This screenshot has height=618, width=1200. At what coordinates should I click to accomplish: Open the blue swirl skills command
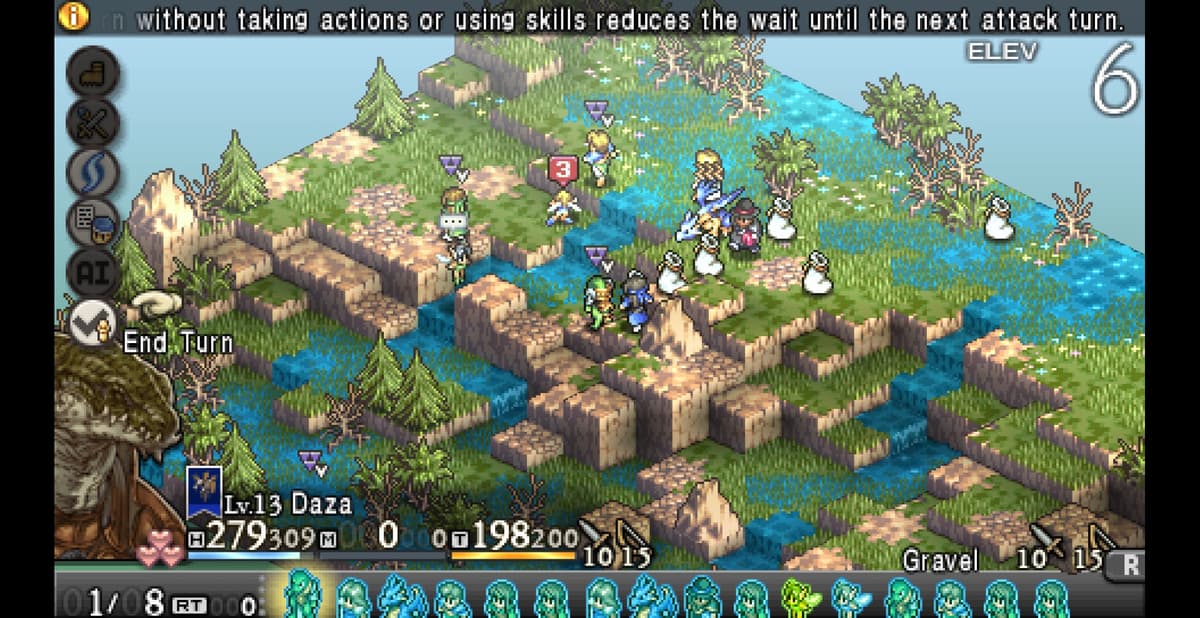pos(93,172)
